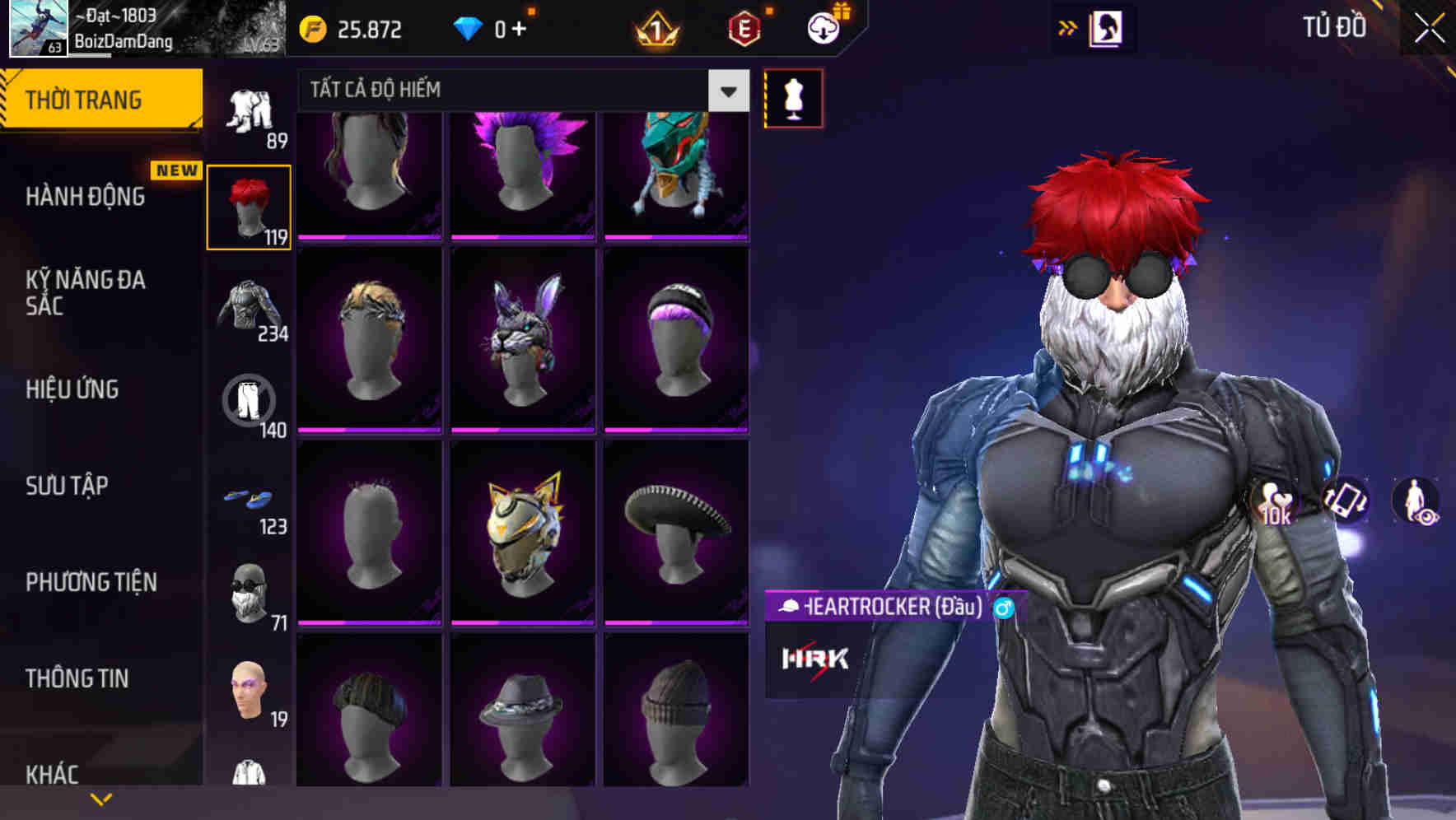1456x820 pixels.
Task: Click the mannequin preview icon above the grid
Action: point(793,97)
